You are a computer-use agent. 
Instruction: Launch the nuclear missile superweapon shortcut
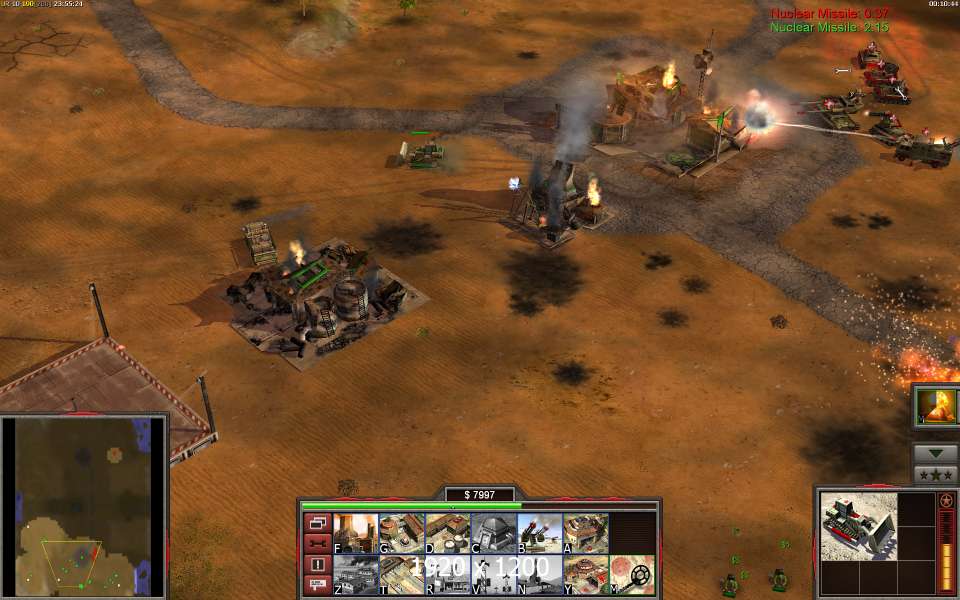[937, 406]
